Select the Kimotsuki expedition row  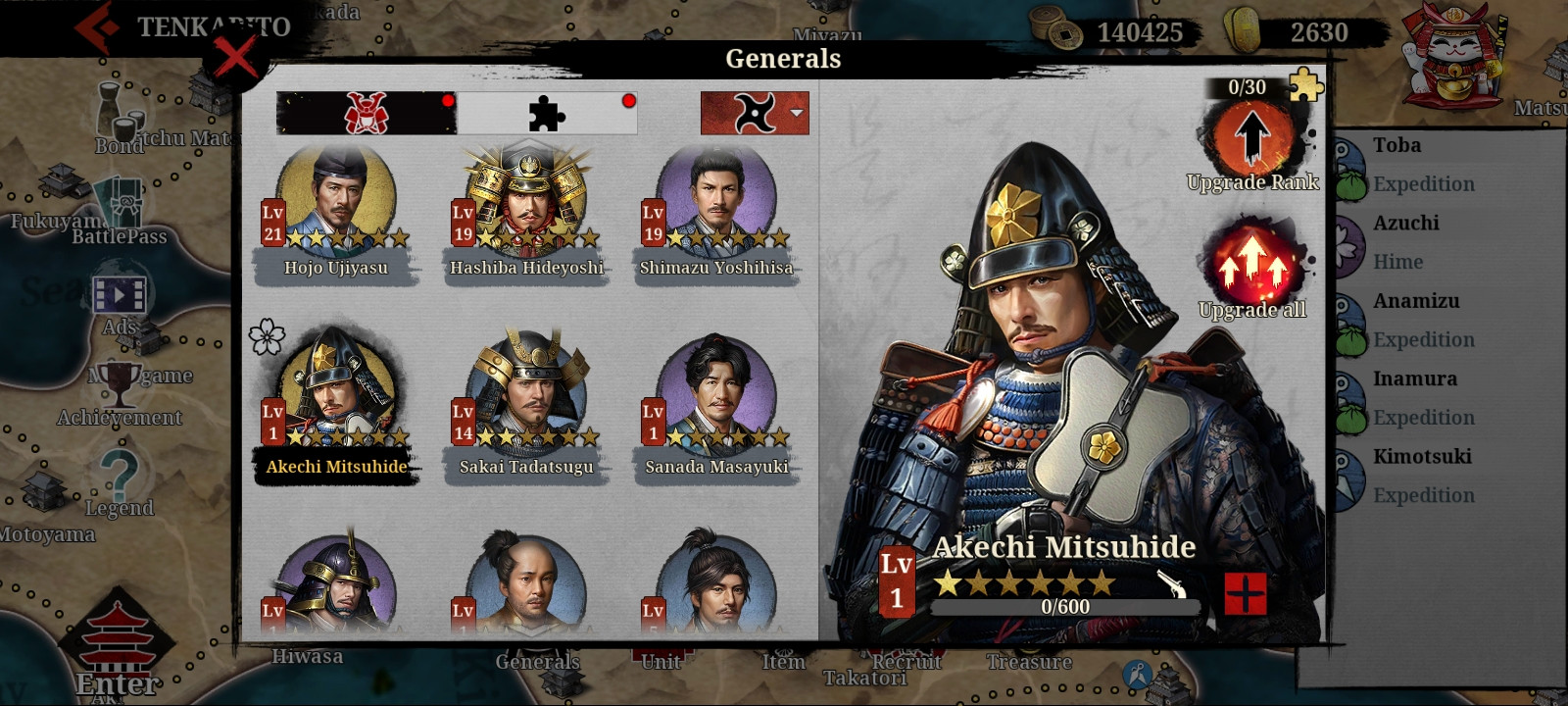click(x=1423, y=476)
